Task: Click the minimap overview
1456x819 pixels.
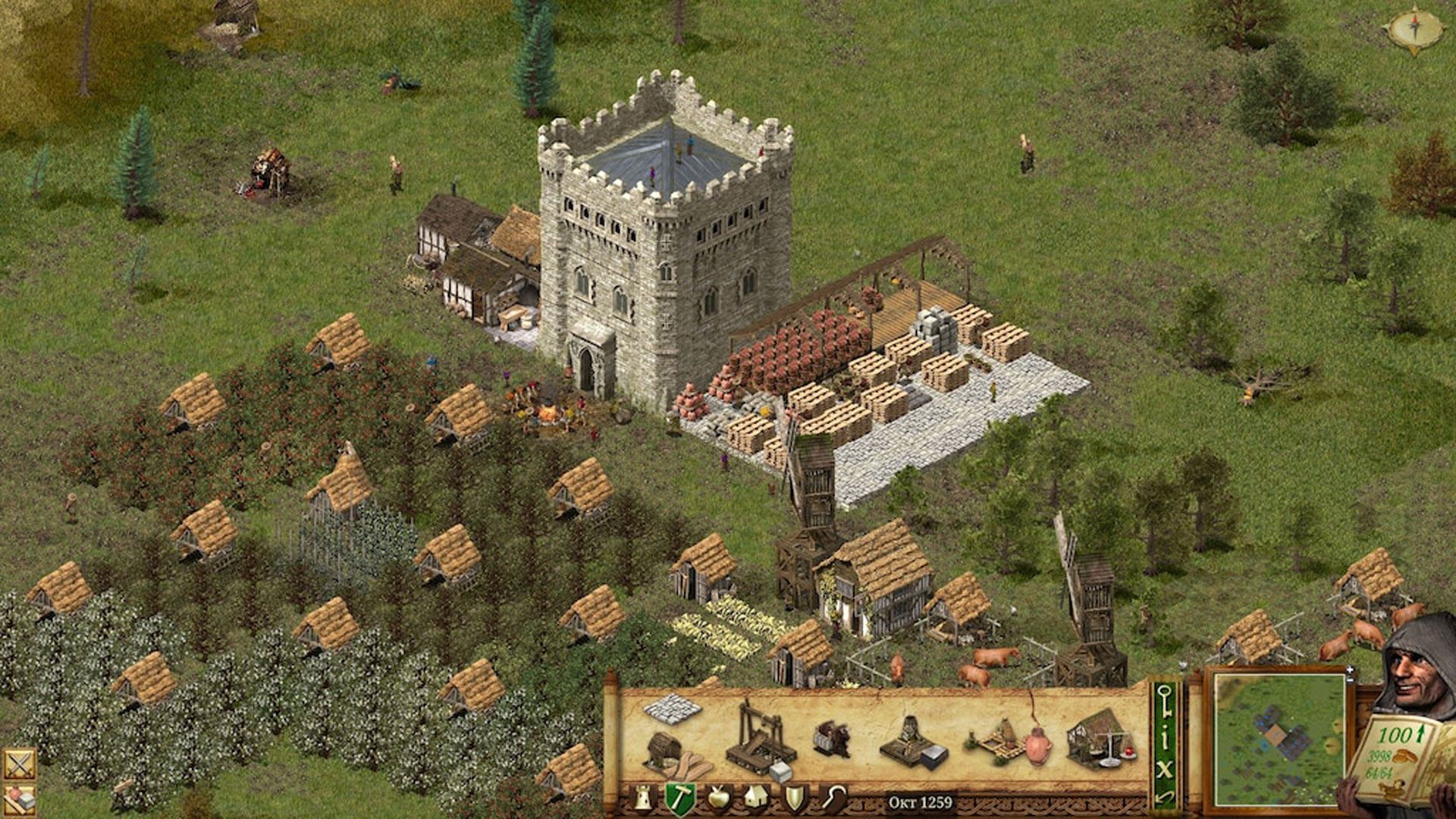Action: click(x=1279, y=737)
